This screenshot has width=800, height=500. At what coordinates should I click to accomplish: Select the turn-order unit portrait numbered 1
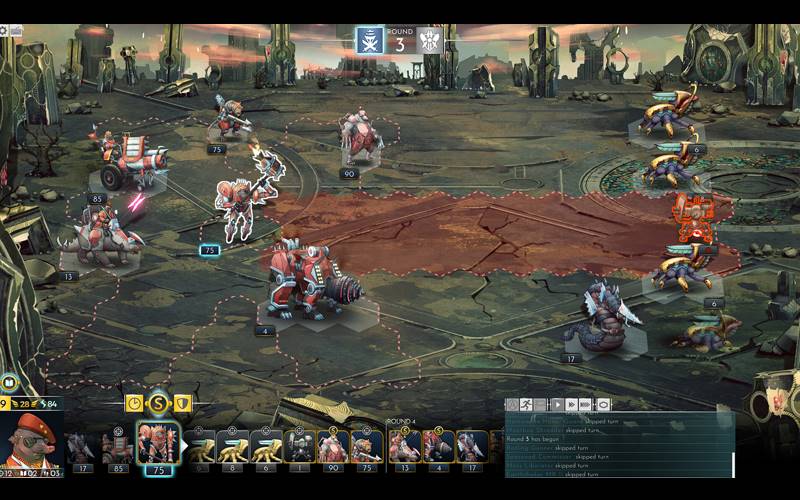(x=300, y=448)
